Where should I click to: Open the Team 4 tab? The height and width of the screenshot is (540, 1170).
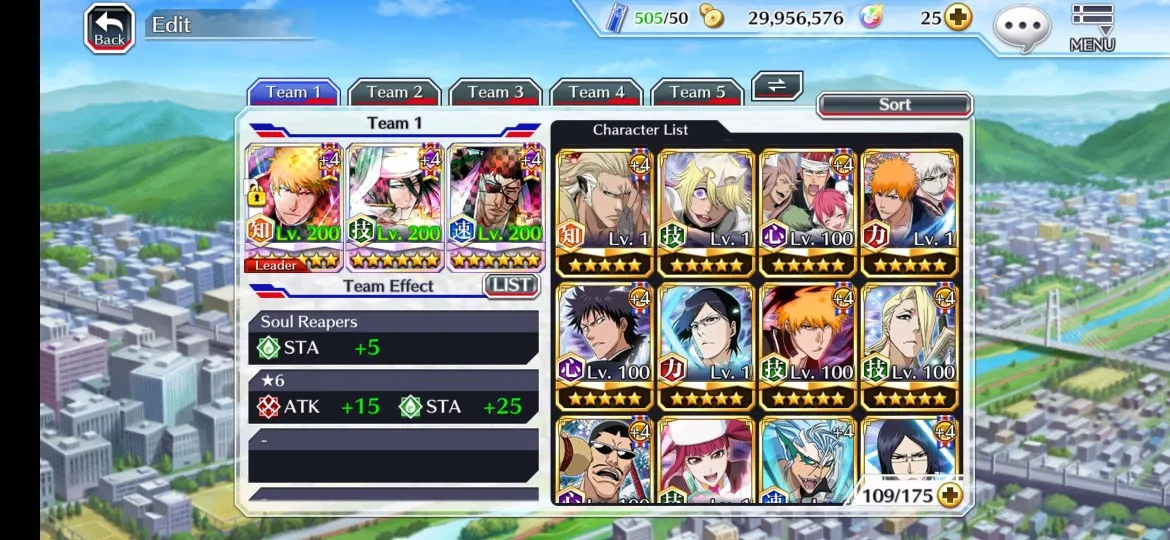coord(596,93)
